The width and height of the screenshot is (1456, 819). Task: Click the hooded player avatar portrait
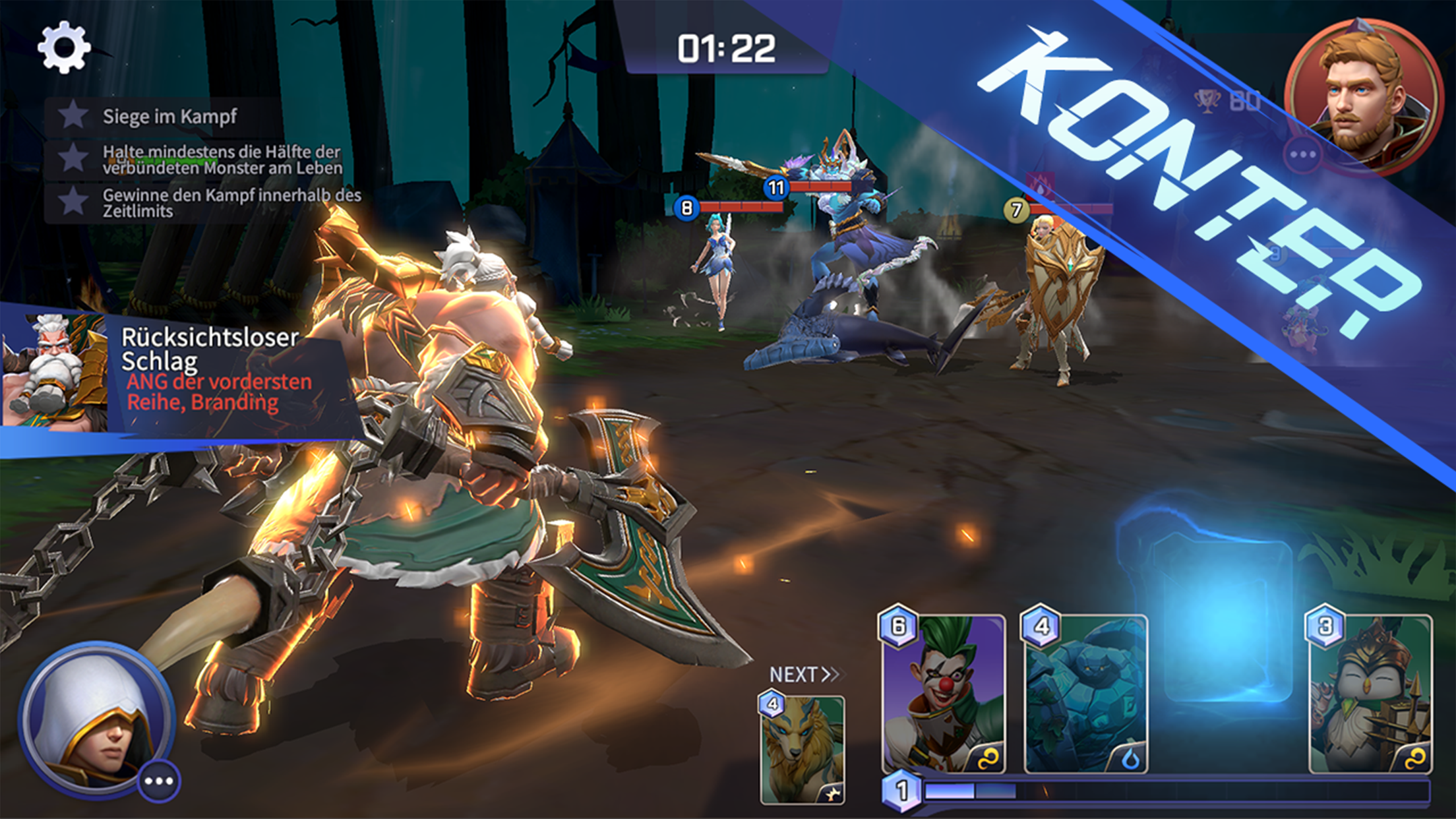coord(95,717)
